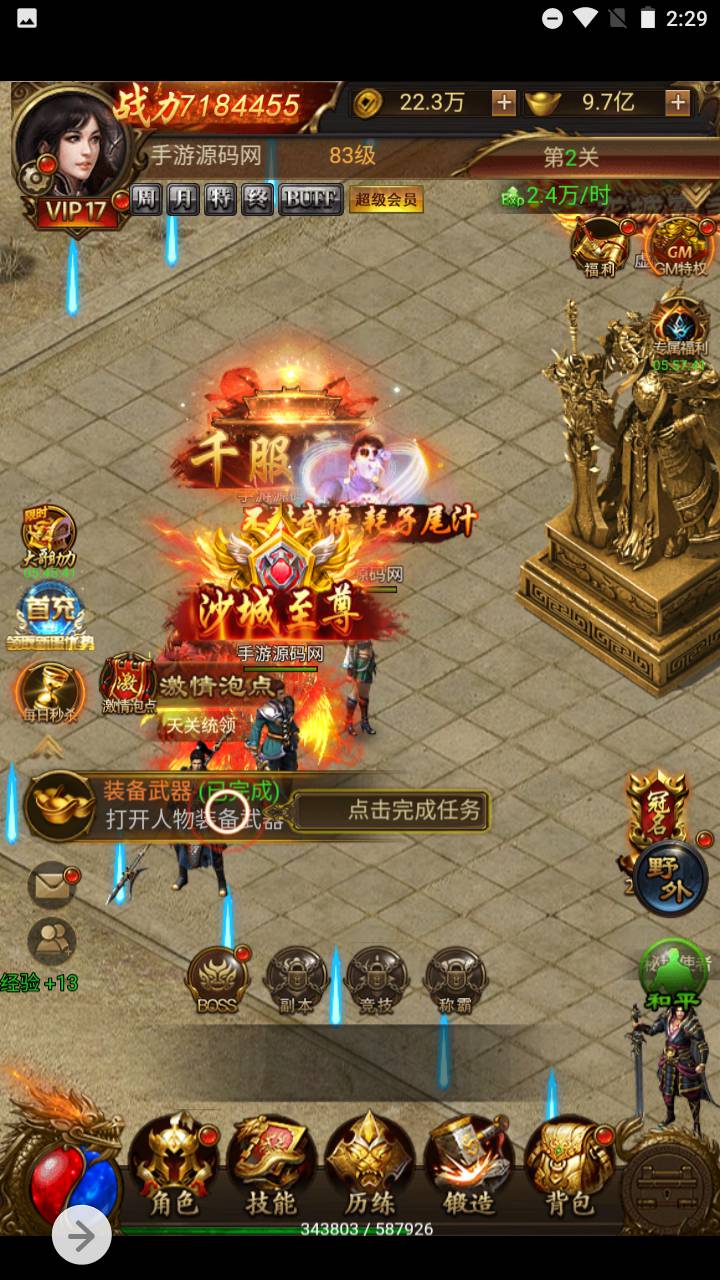Tap the 野外 wilderness button
Image resolution: width=720 pixels, height=1280 pixels.
(x=670, y=880)
